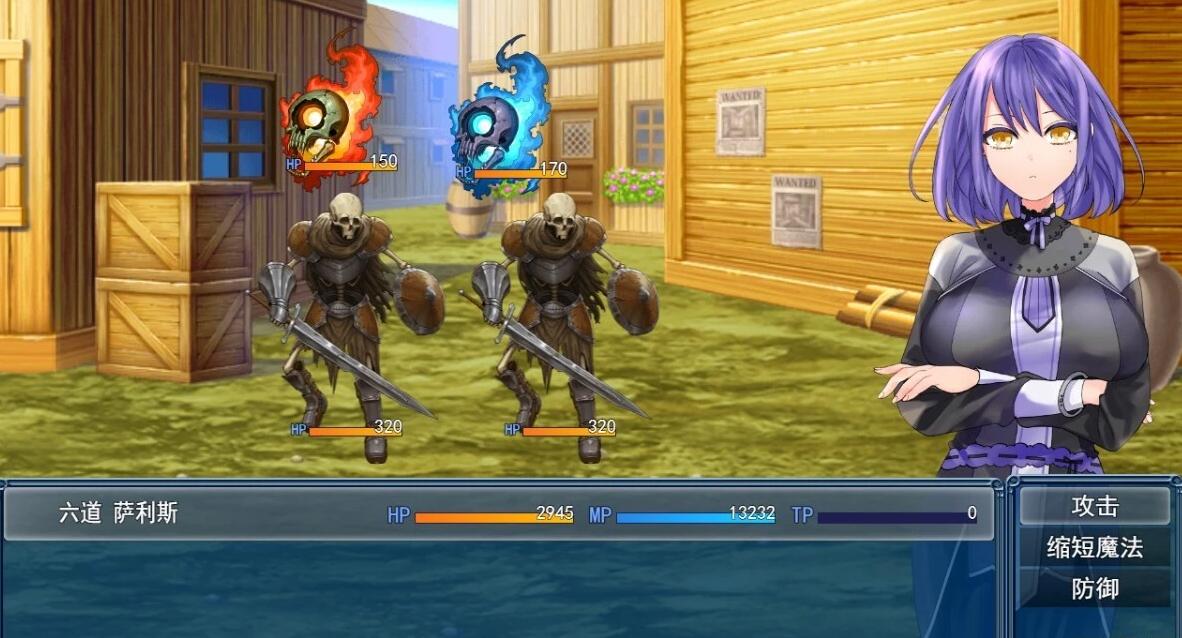Screen dimensions: 1182x638
Task: Select the 六道 萨利斯 party status row
Action: coord(498,514)
